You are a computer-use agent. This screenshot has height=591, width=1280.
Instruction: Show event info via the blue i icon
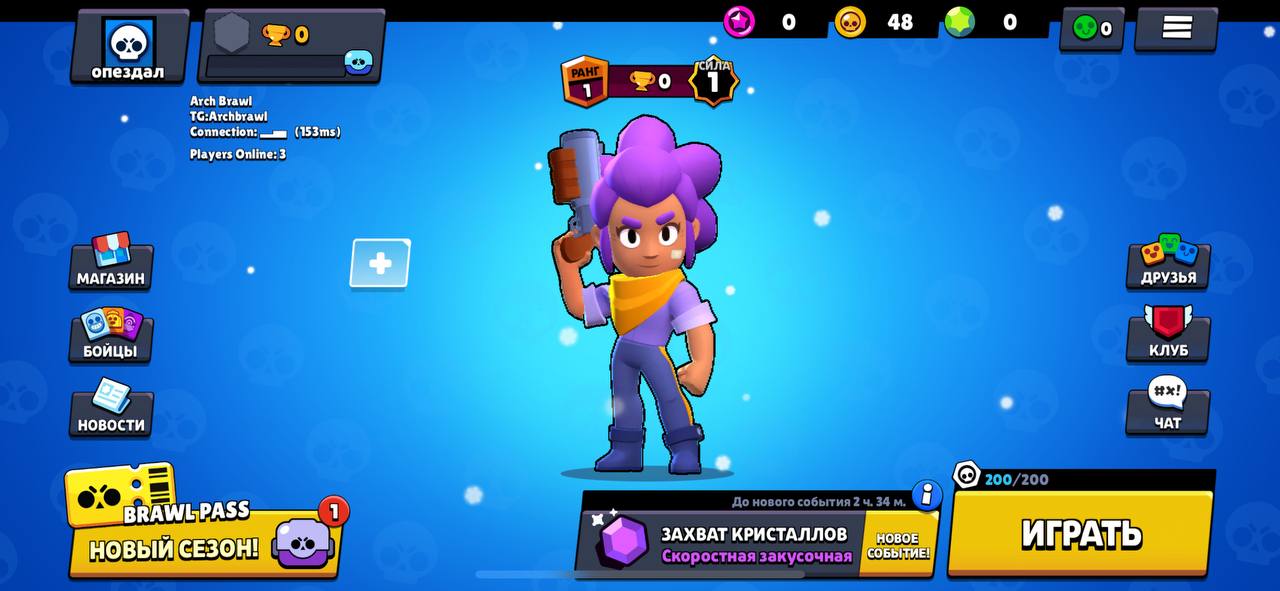tap(927, 494)
